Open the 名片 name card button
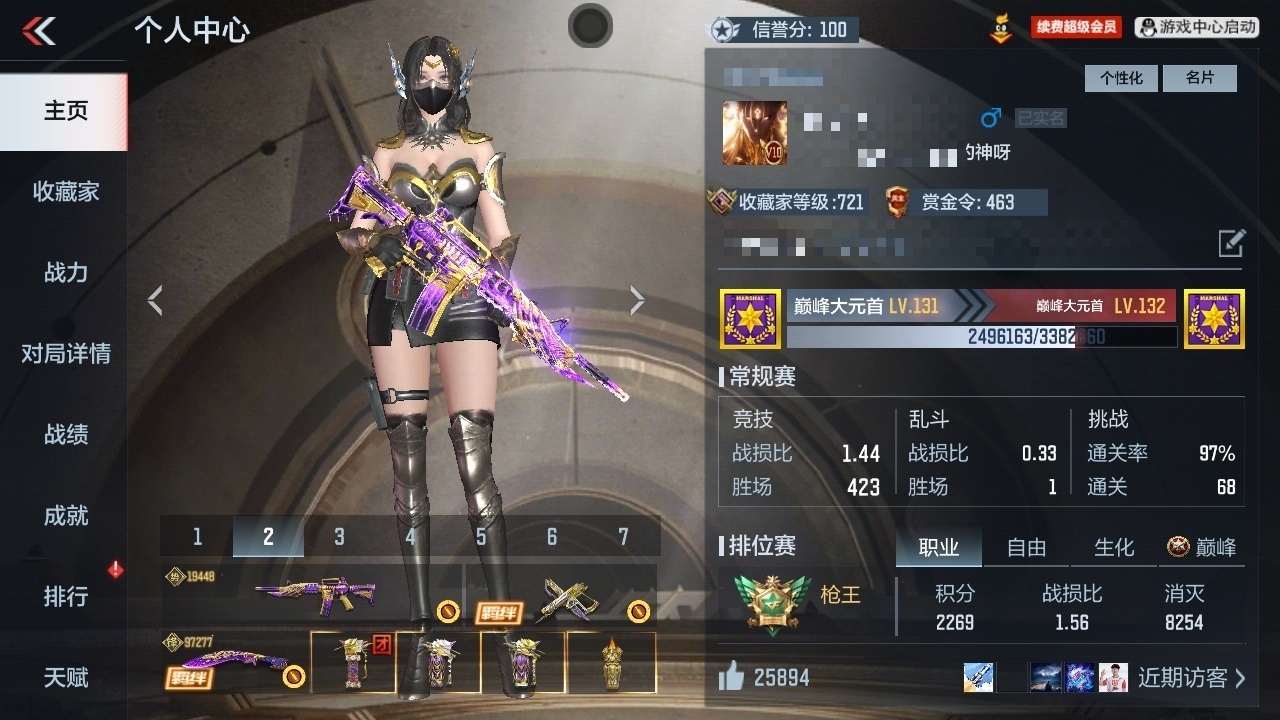Viewport: 1280px width, 720px height. (x=1199, y=78)
